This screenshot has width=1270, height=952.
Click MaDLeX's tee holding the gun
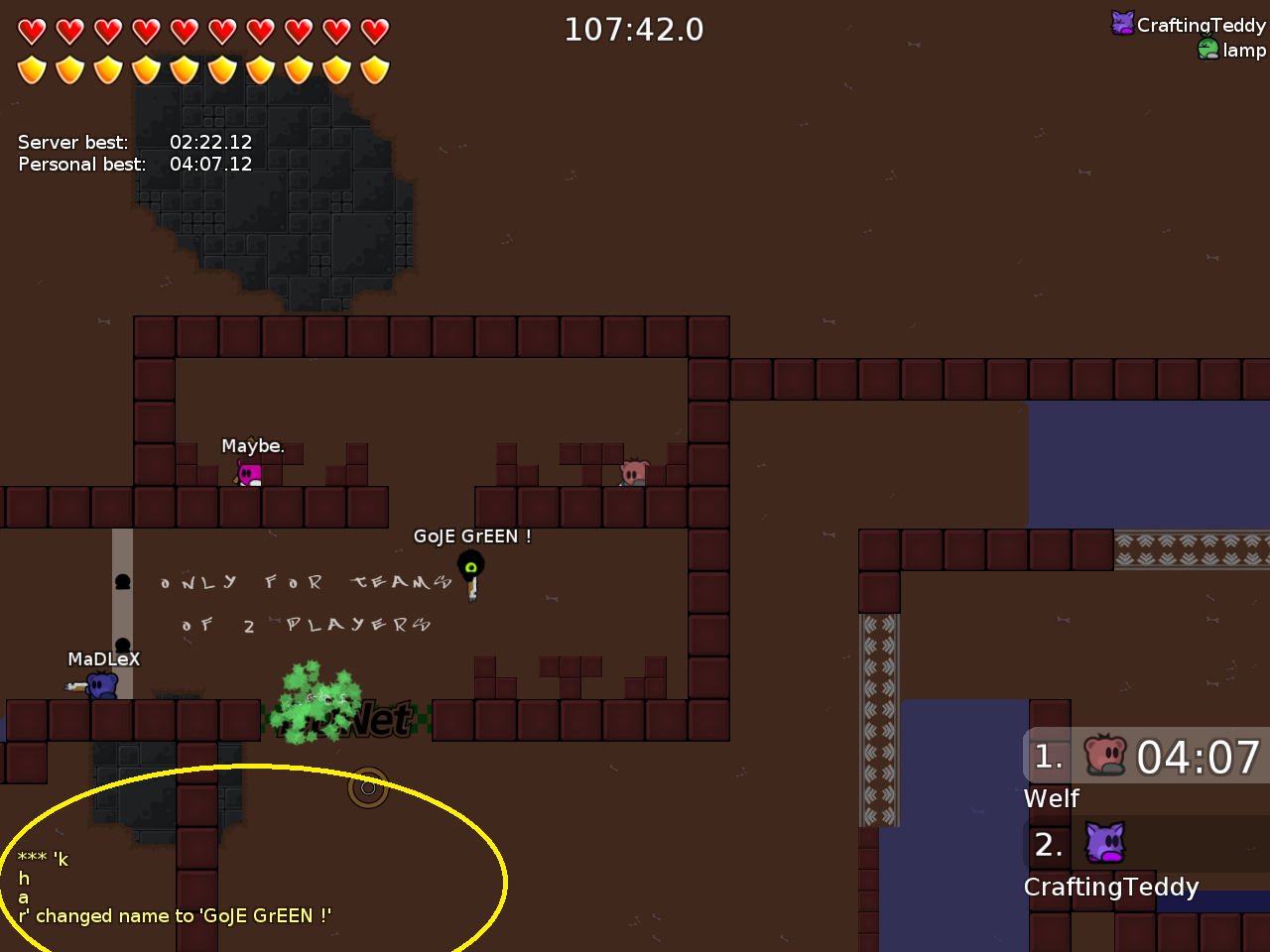(x=102, y=684)
